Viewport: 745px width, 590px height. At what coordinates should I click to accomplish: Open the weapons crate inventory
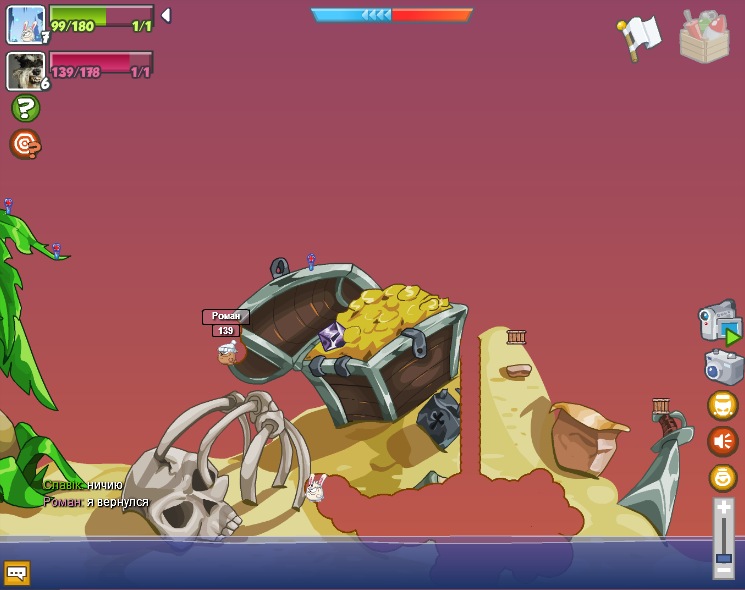[x=704, y=37]
